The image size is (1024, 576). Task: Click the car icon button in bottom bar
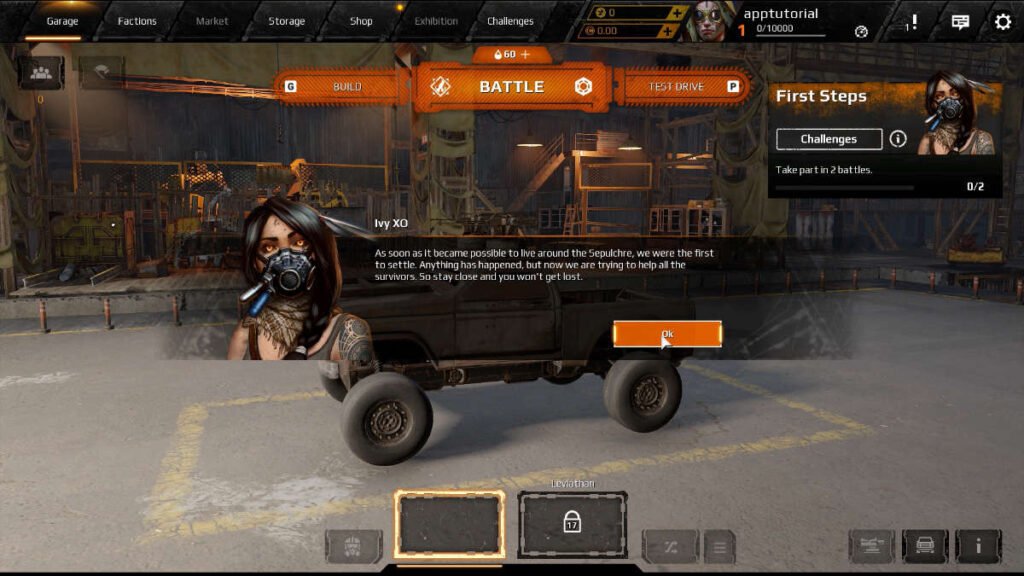[924, 546]
